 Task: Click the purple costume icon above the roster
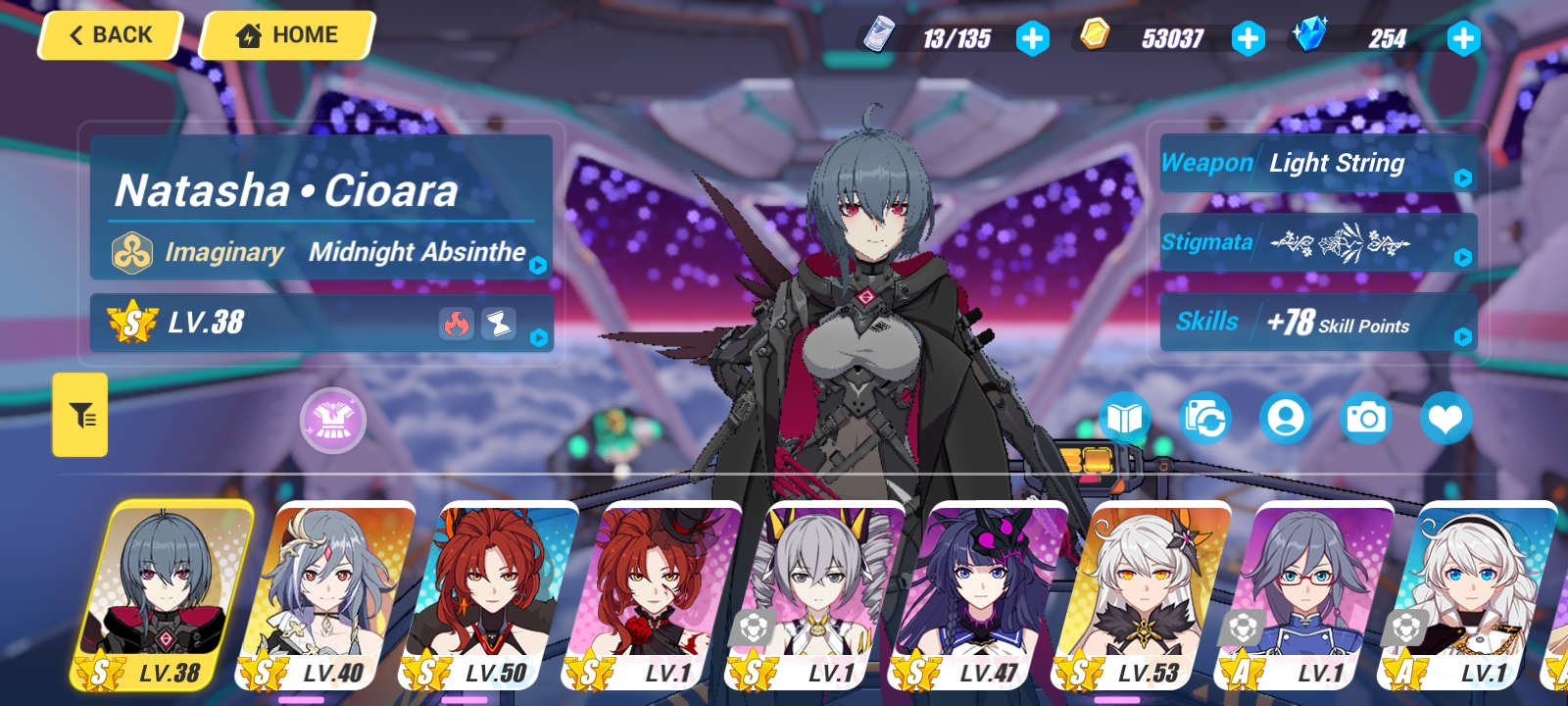(330, 421)
